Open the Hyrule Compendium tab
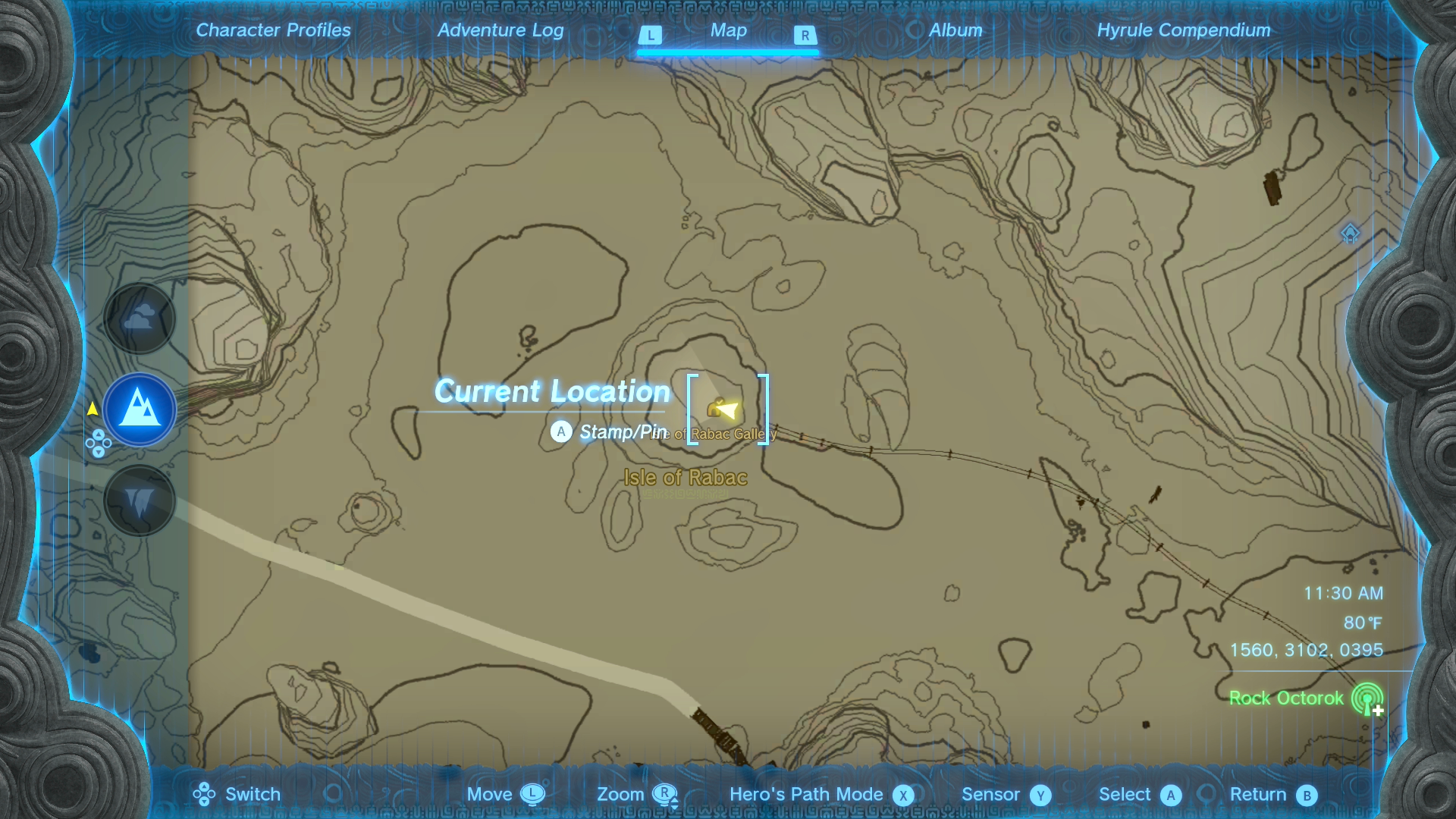The width and height of the screenshot is (1456, 819). pyautogui.click(x=1184, y=30)
